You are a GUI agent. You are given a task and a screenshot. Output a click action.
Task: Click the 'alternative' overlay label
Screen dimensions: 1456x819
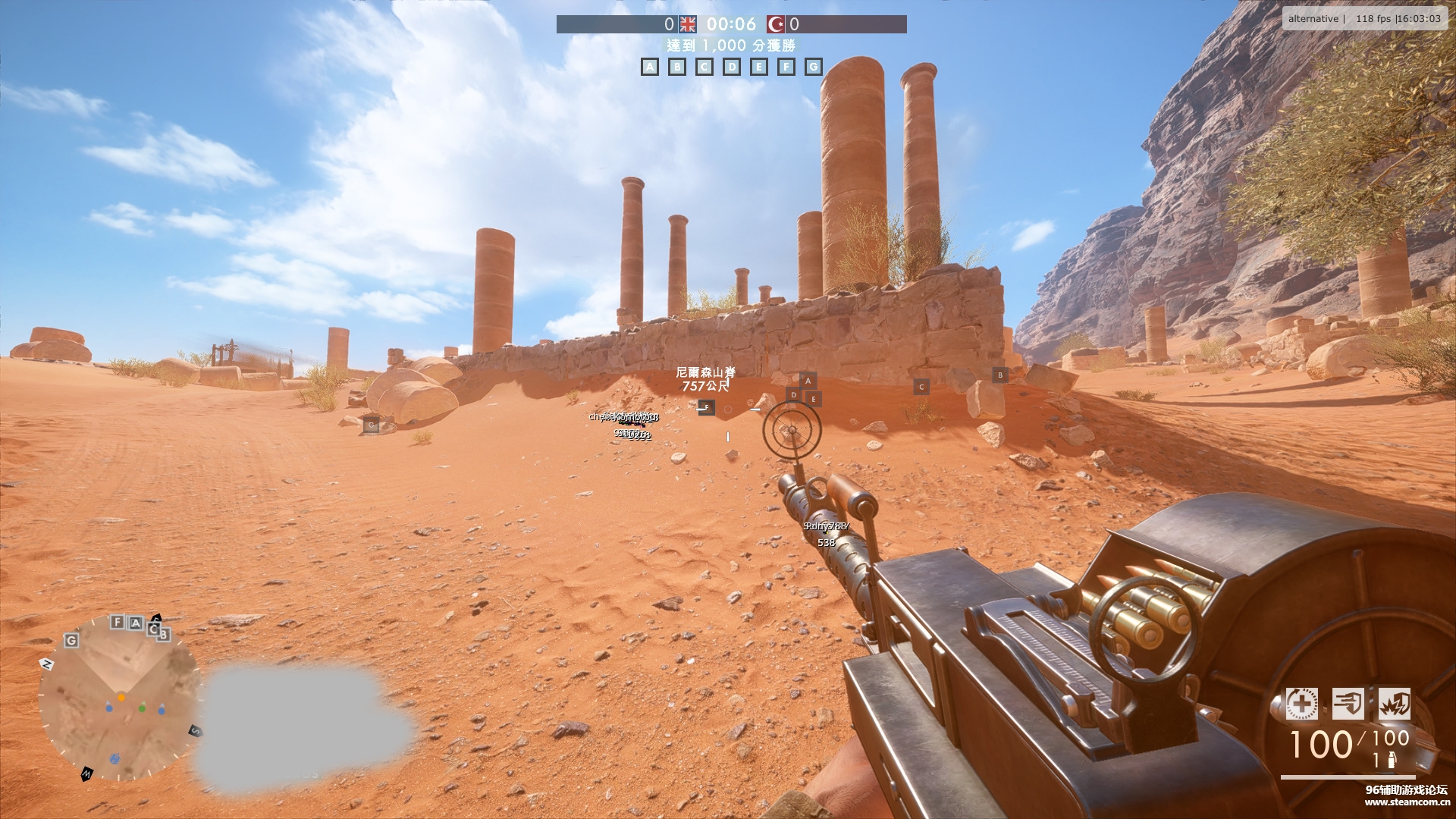pyautogui.click(x=1313, y=18)
